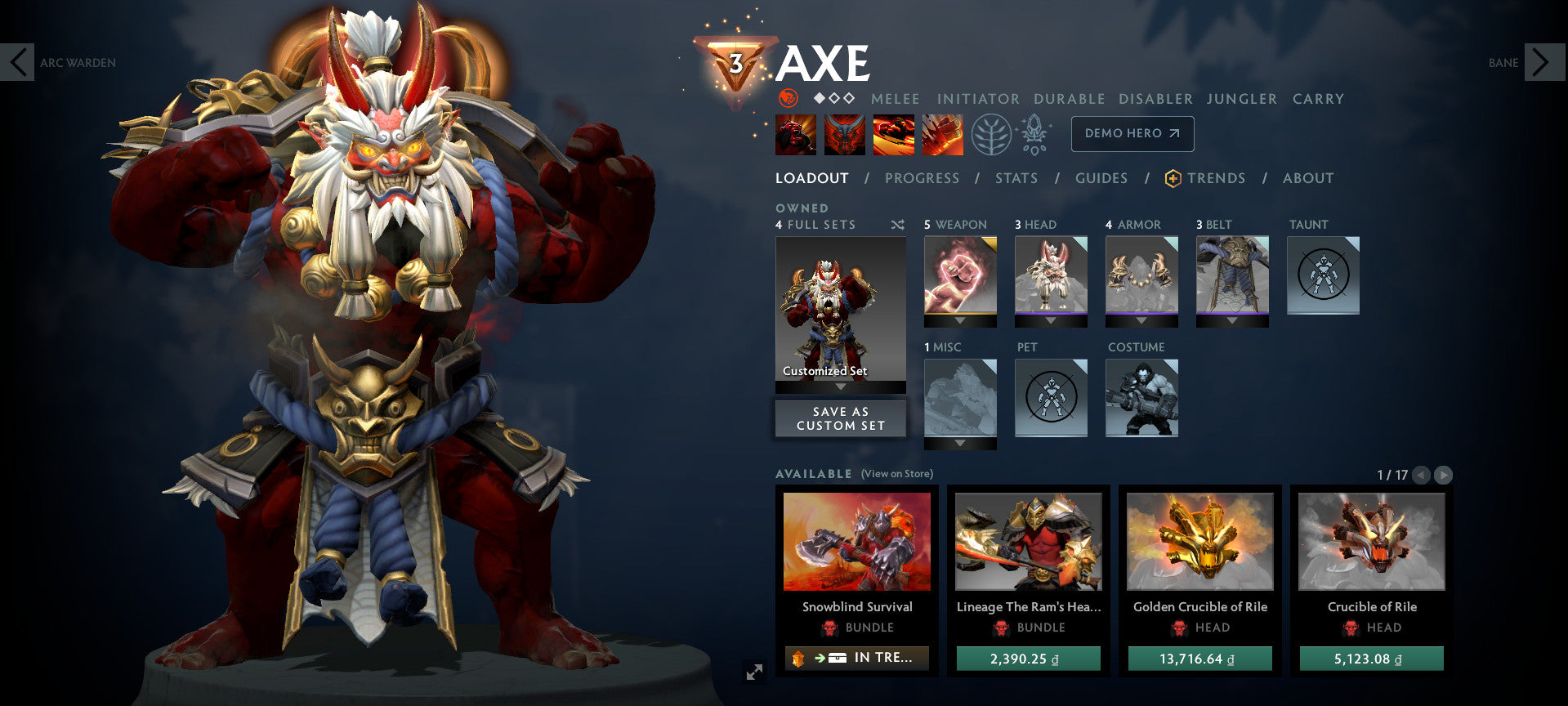Select the Berserker's Call ability icon
This screenshot has width=1568, height=706.
794,134
